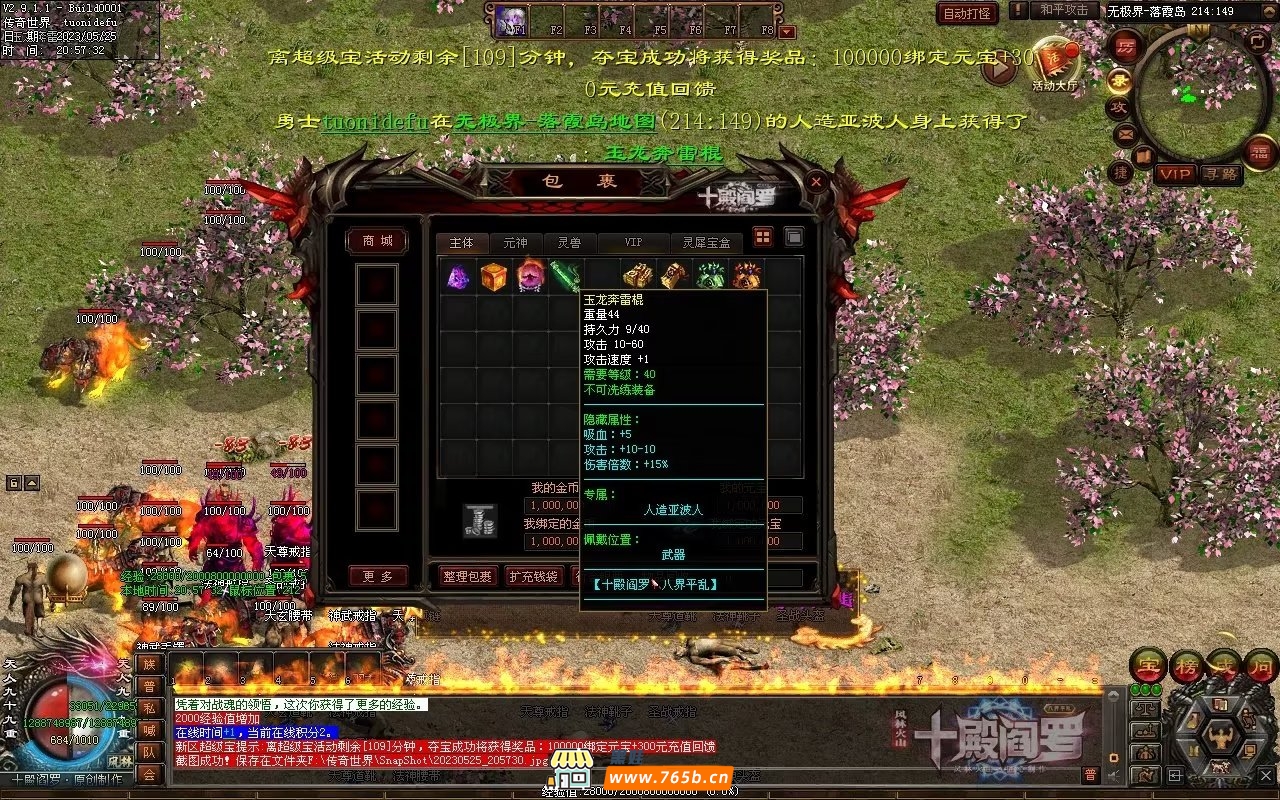Click the 福 welfare icon by the minimap
Image resolution: width=1280 pixels, height=800 pixels.
[1259, 152]
